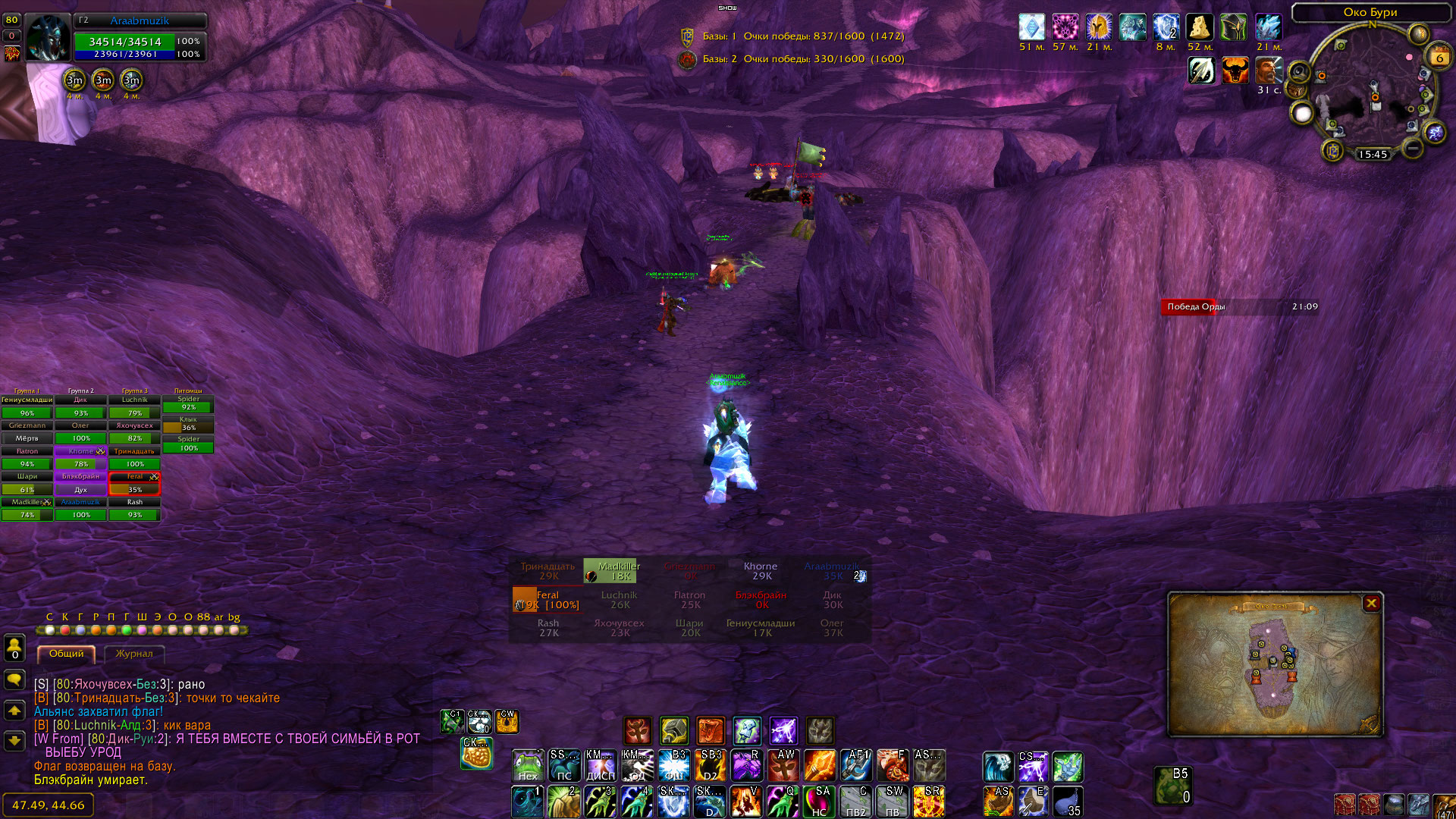The width and height of the screenshot is (1456, 819).
Task: Open the calendar button showing 6
Action: 1439,56
